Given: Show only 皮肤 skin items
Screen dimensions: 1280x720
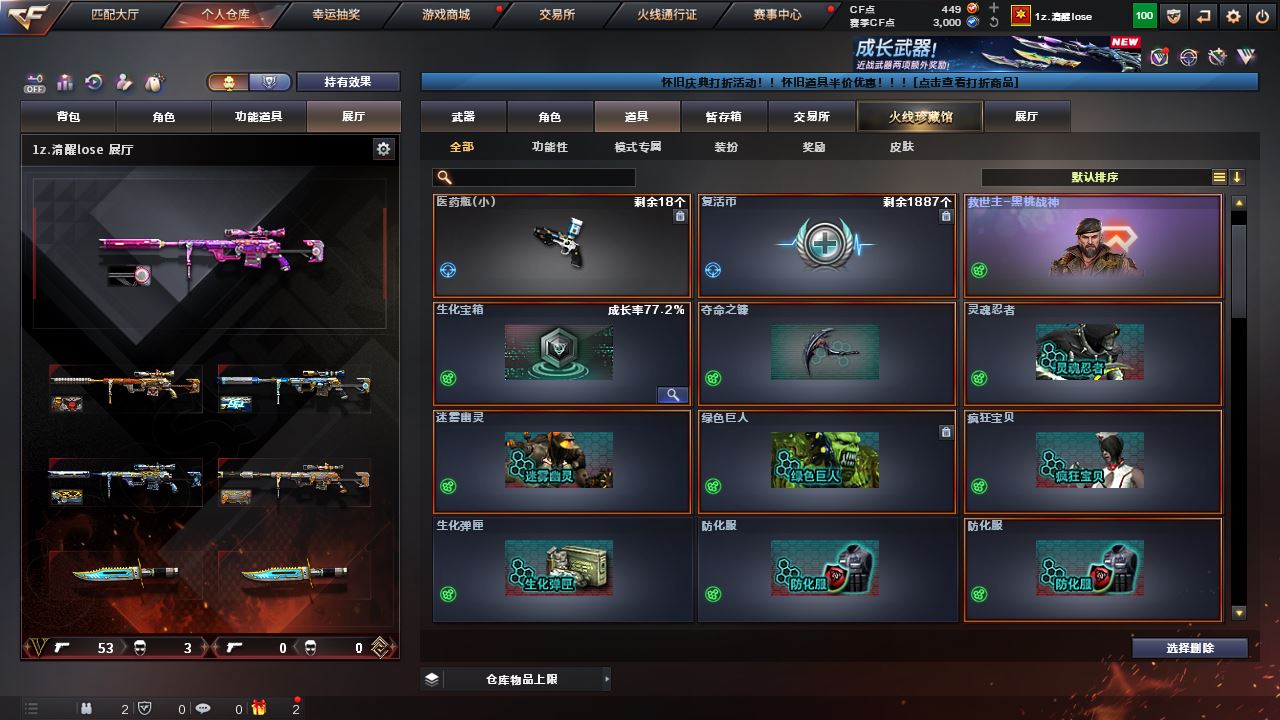Looking at the screenshot, I should pyautogui.click(x=901, y=147).
